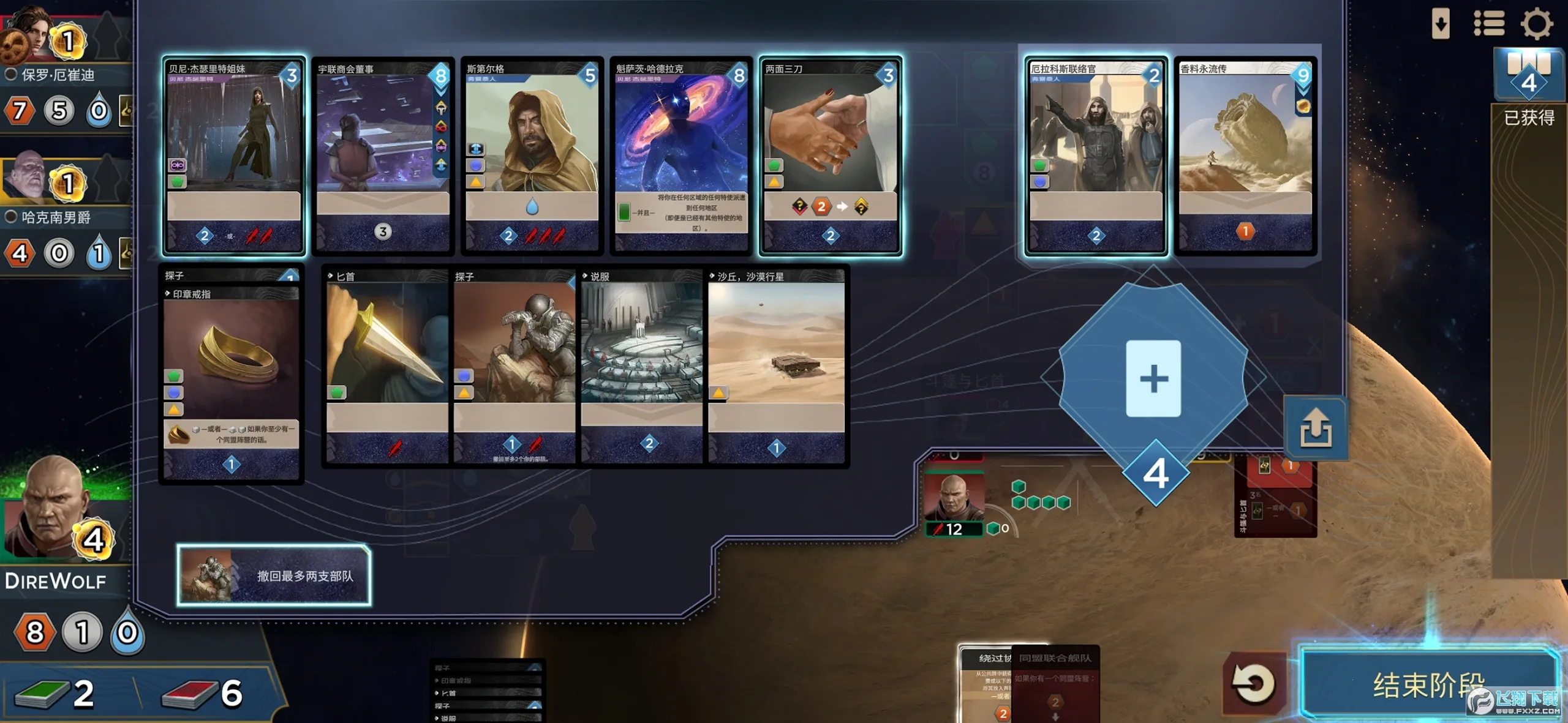Choose the 香料永流传 sandworm card

pyautogui.click(x=1245, y=156)
